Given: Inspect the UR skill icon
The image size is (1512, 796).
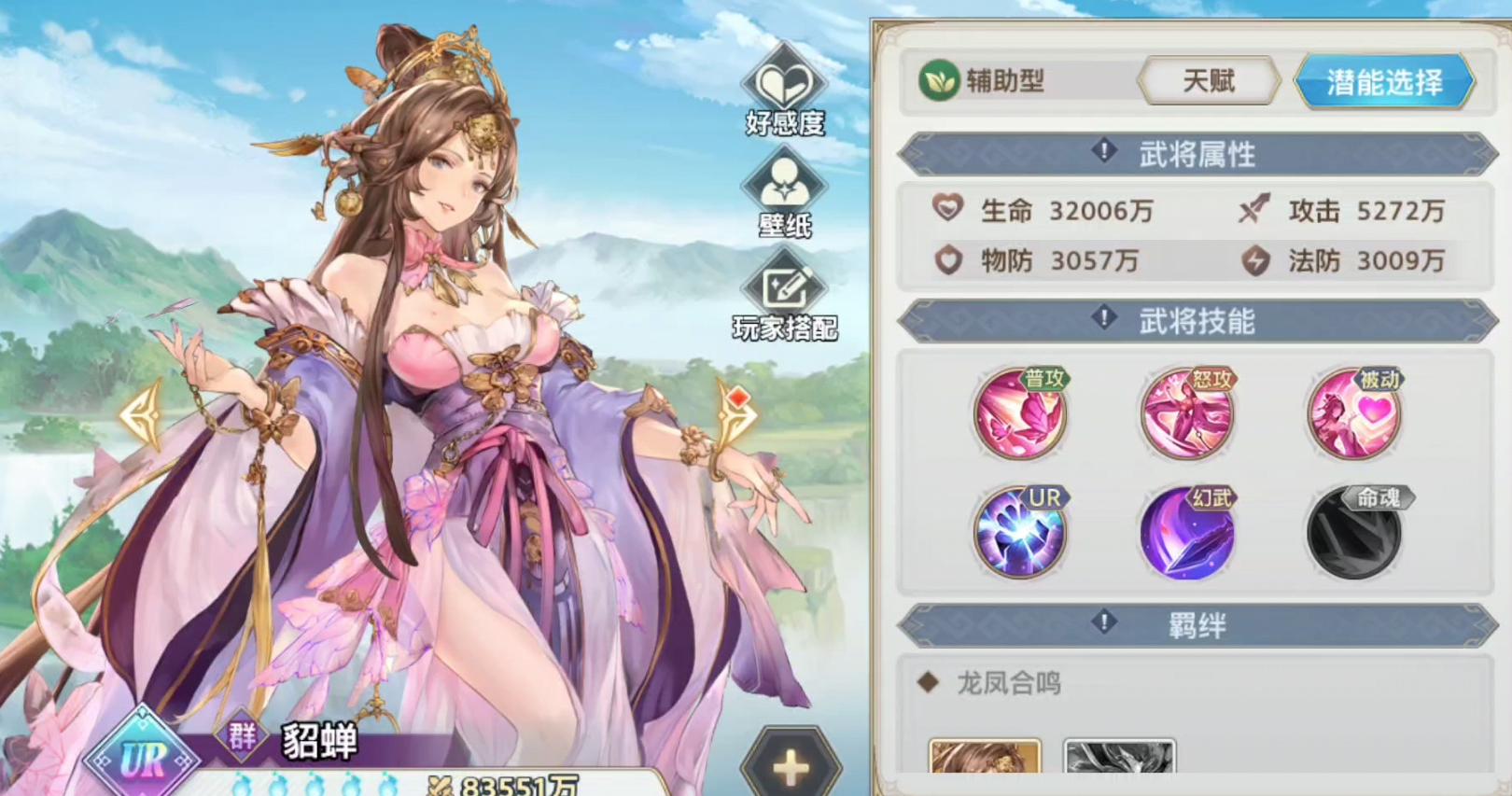Looking at the screenshot, I should (1020, 533).
